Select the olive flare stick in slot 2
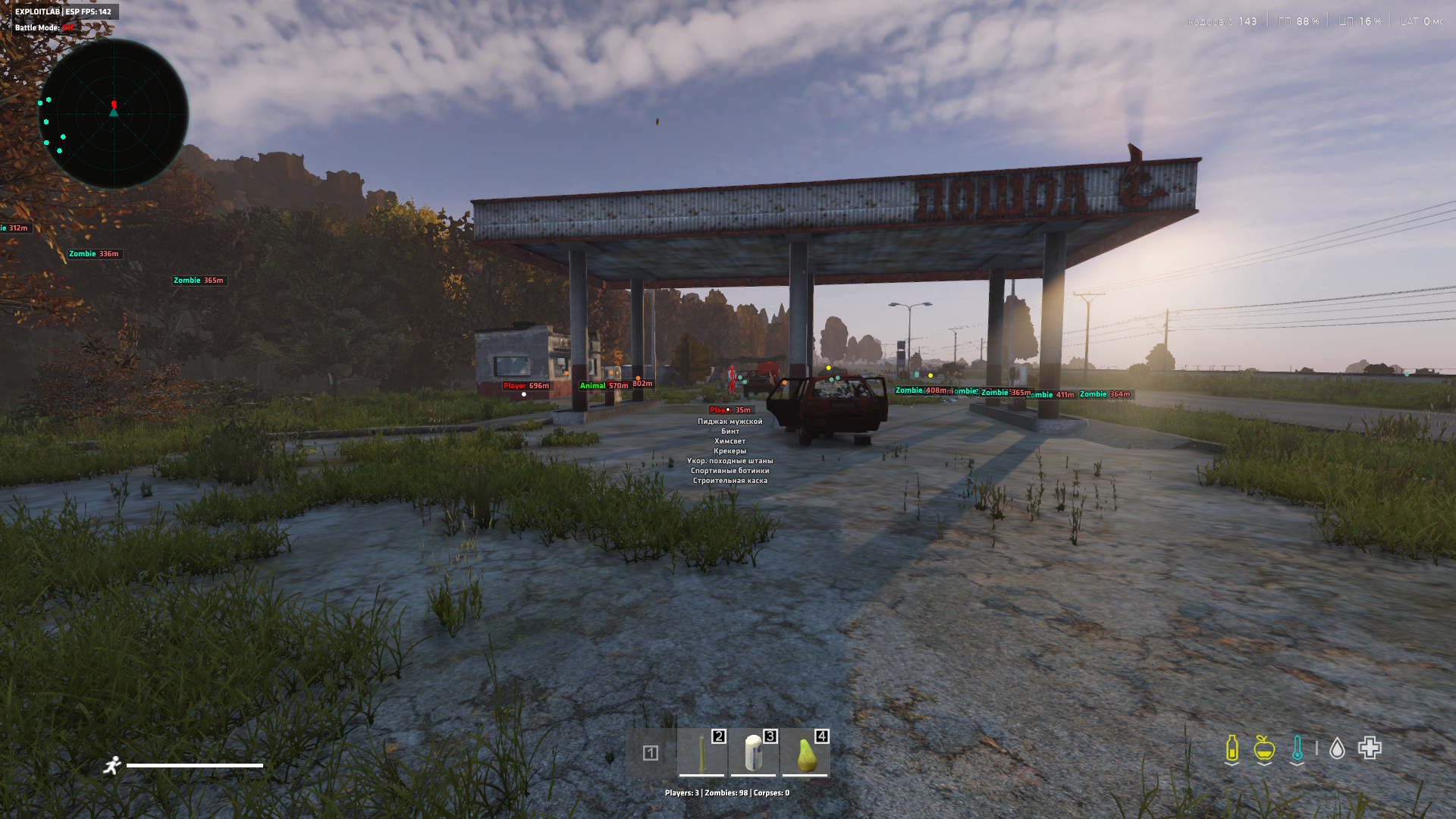The height and width of the screenshot is (819, 1456). (701, 752)
